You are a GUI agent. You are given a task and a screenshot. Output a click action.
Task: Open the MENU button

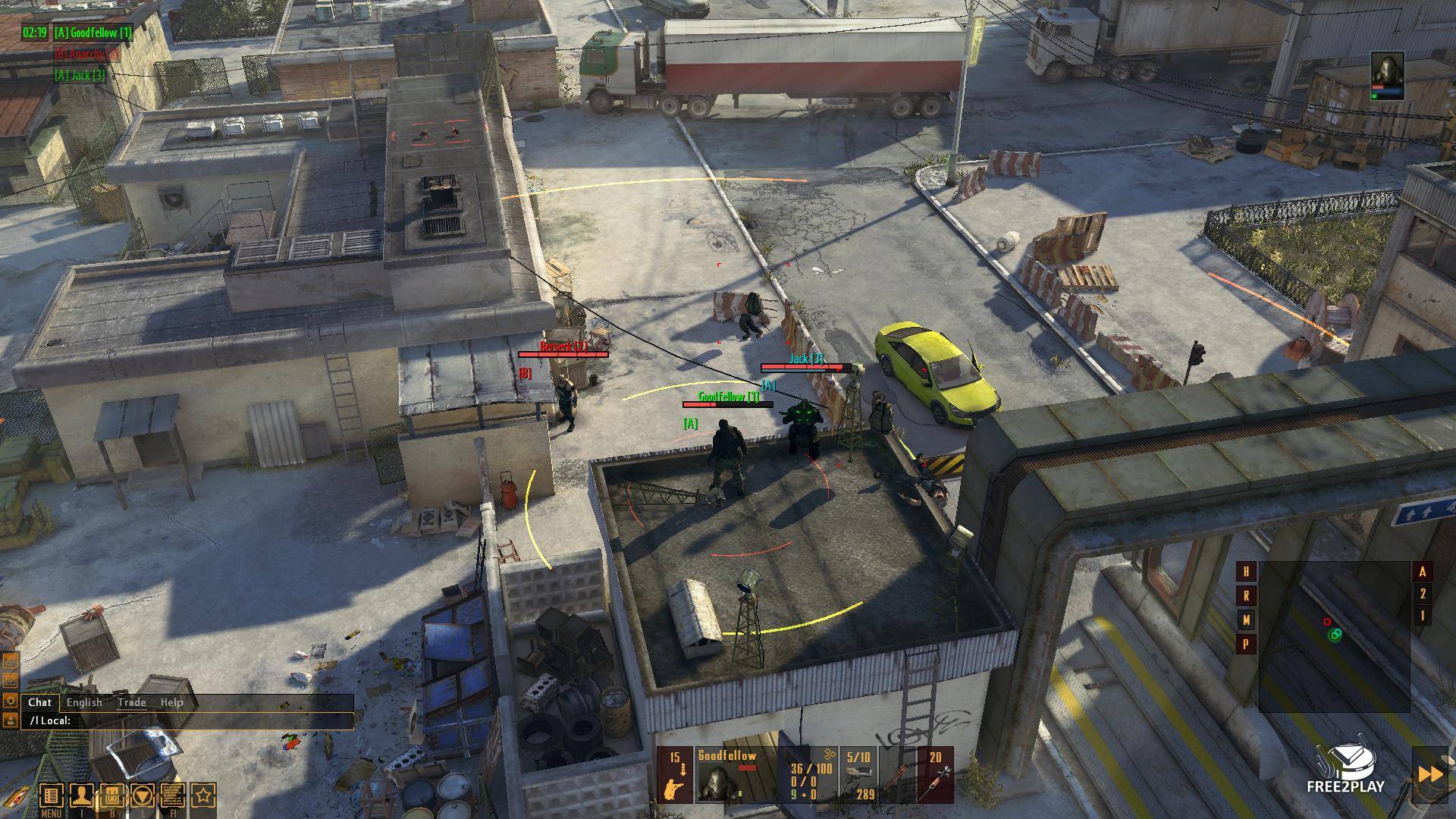click(x=51, y=796)
